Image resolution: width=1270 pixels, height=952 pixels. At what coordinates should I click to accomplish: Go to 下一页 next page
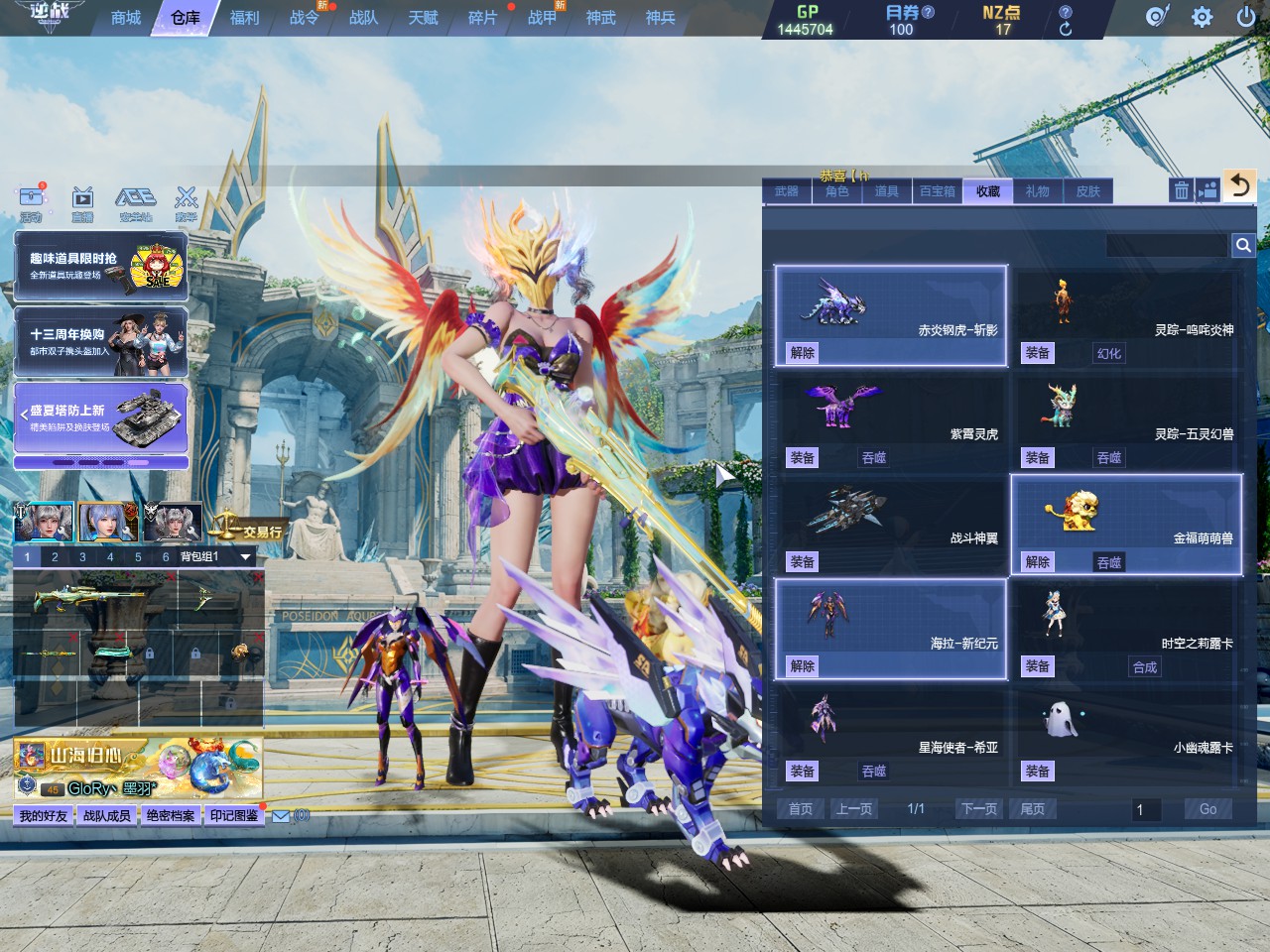pos(978,809)
